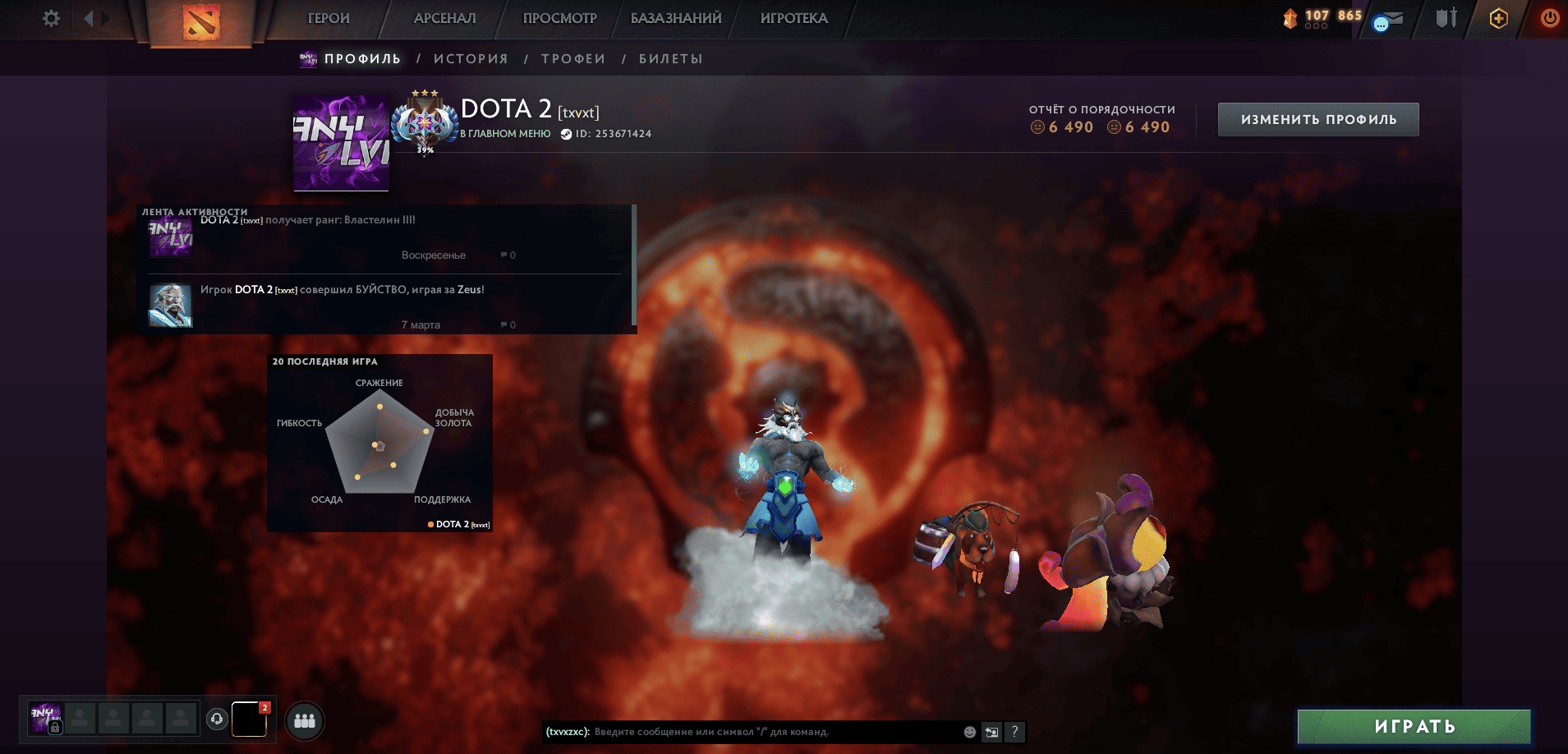Toggle the lock on your party slot
This screenshot has height=754, width=1568.
coord(55,726)
